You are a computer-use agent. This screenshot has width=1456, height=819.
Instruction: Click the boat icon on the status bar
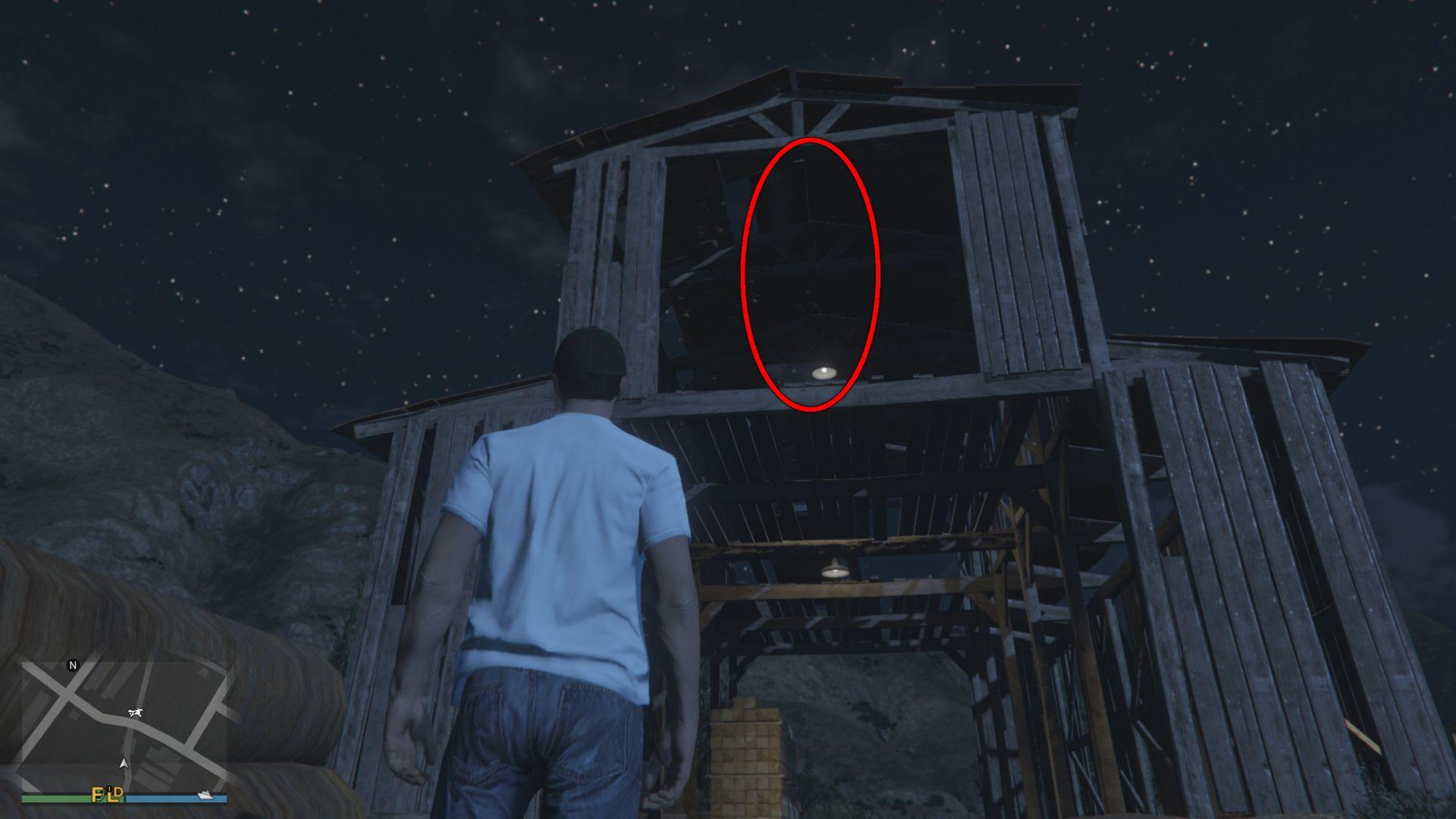(205, 795)
